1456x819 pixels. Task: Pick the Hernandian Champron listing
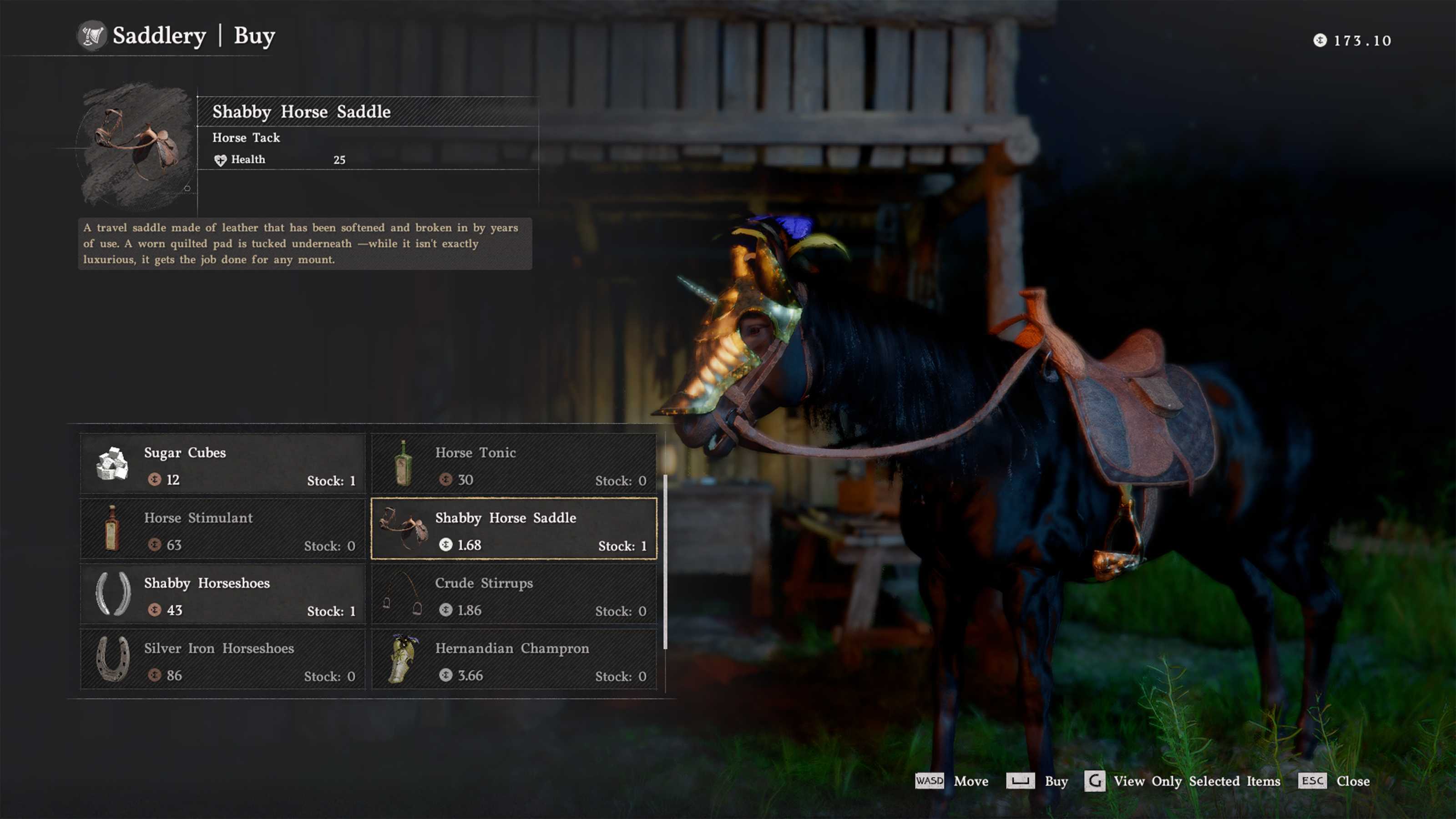[513, 660]
